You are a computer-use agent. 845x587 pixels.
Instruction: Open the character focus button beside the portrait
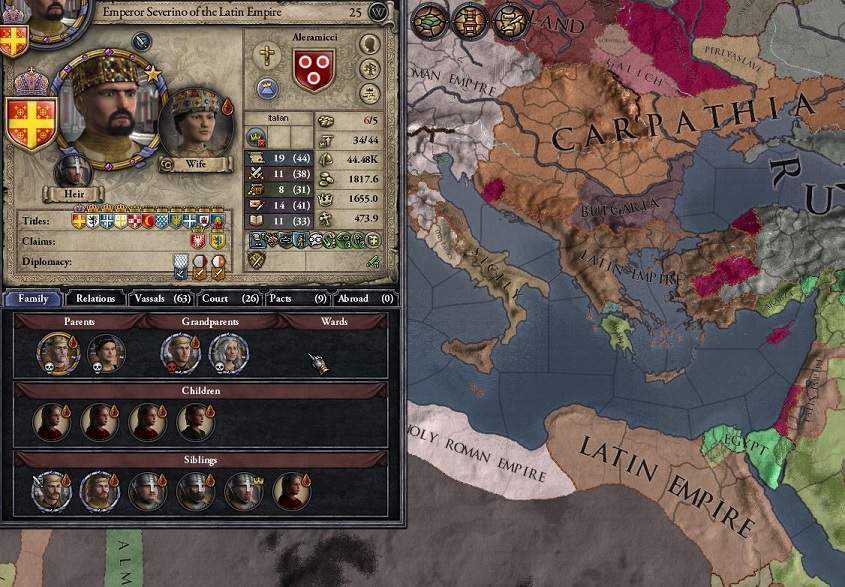click(140, 42)
